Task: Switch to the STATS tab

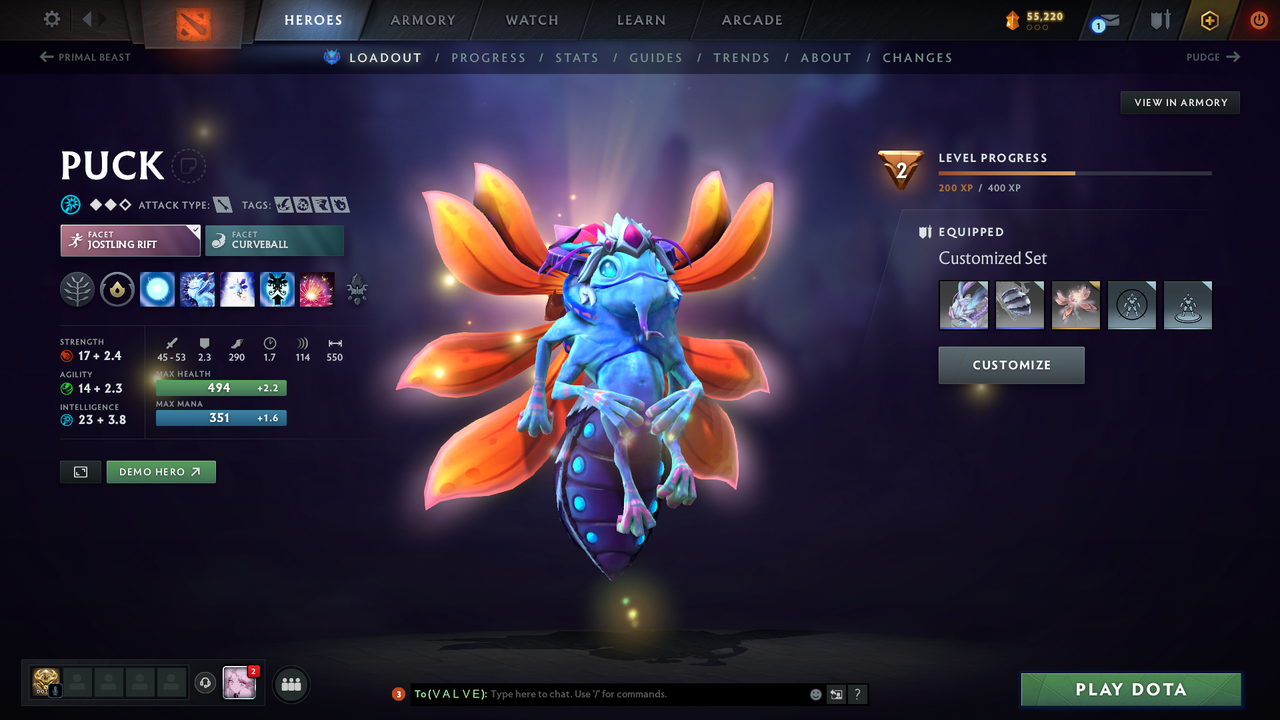Action: pyautogui.click(x=577, y=57)
